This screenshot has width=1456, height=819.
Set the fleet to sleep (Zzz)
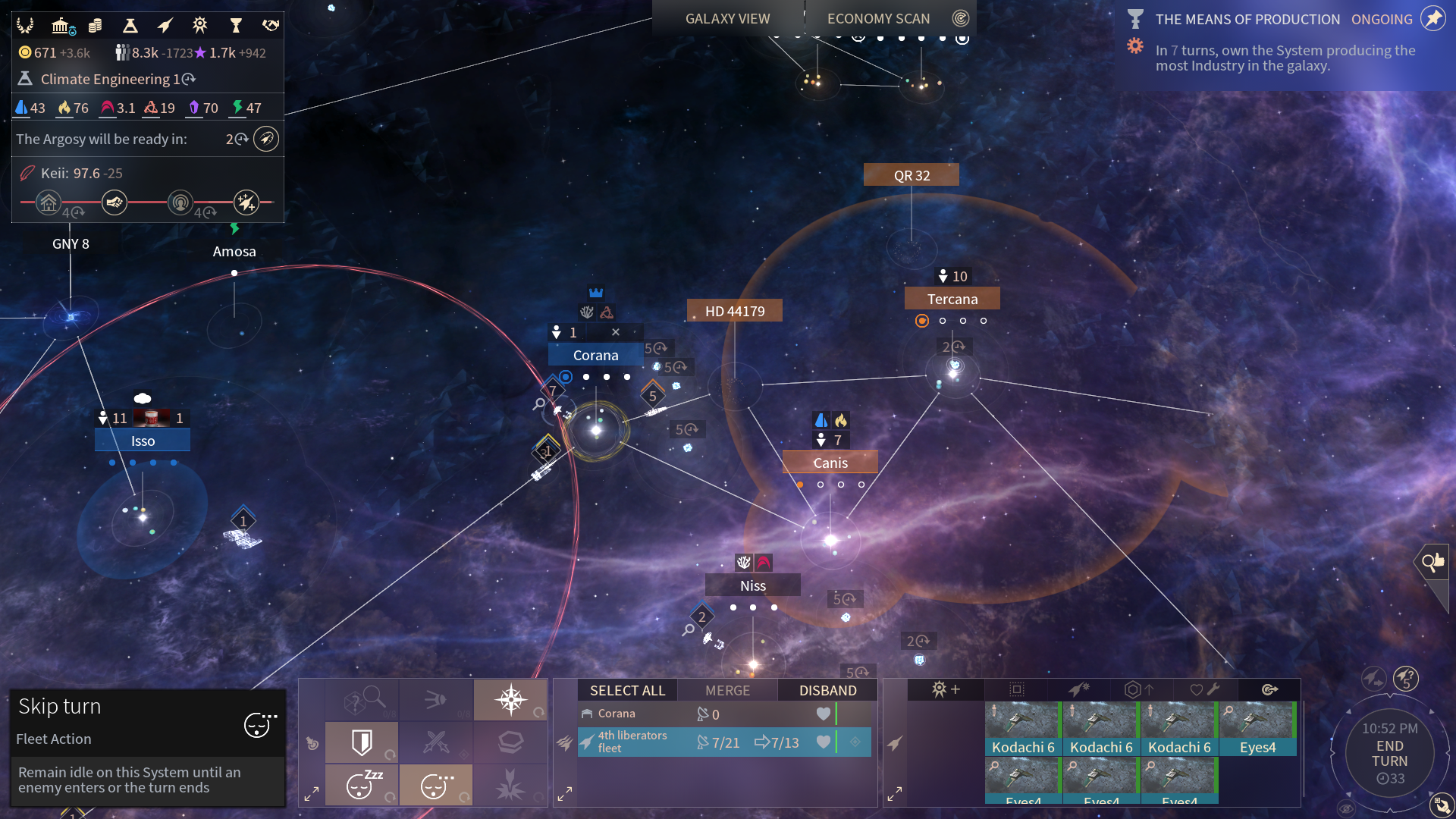tap(362, 785)
